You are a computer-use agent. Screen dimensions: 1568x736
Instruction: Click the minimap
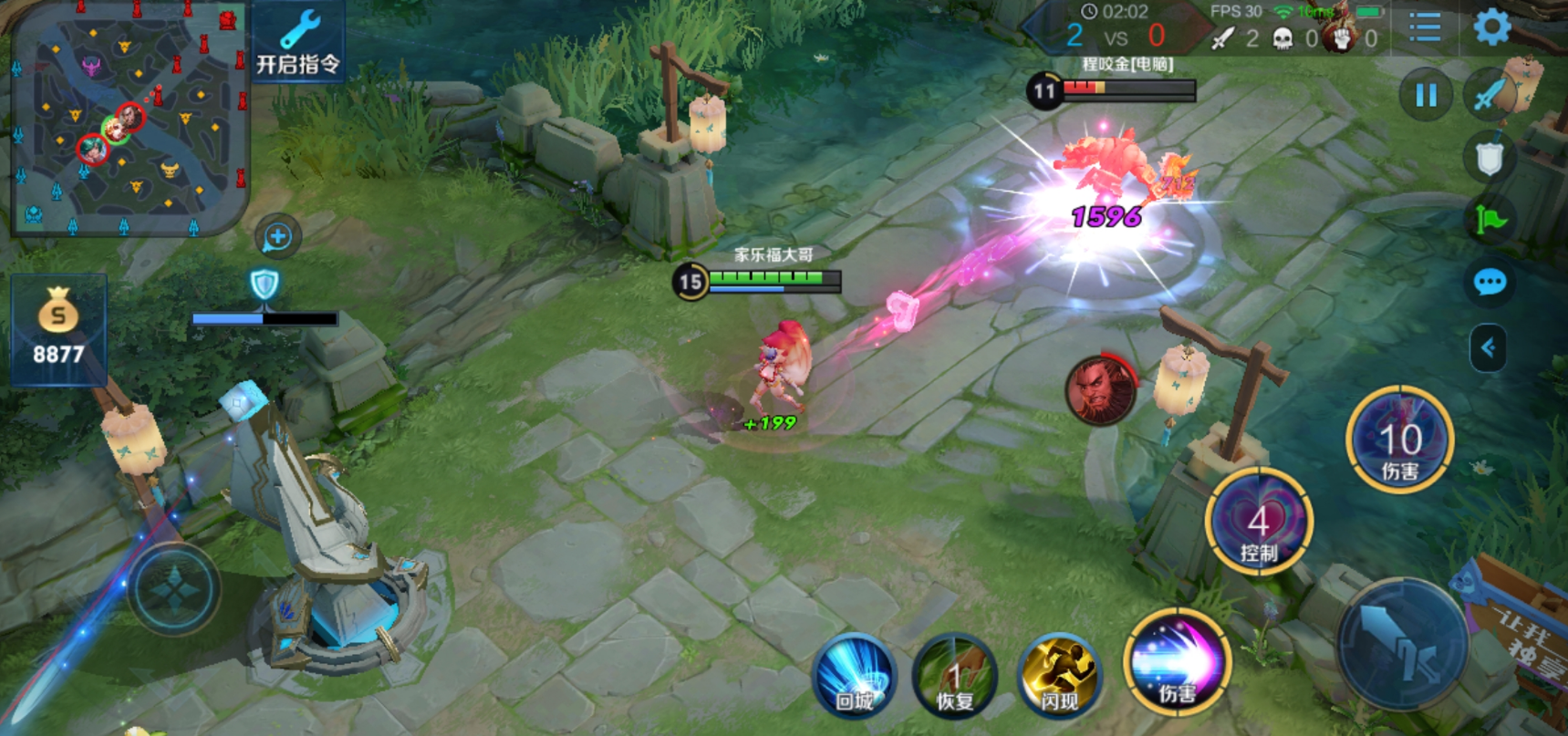[128, 117]
